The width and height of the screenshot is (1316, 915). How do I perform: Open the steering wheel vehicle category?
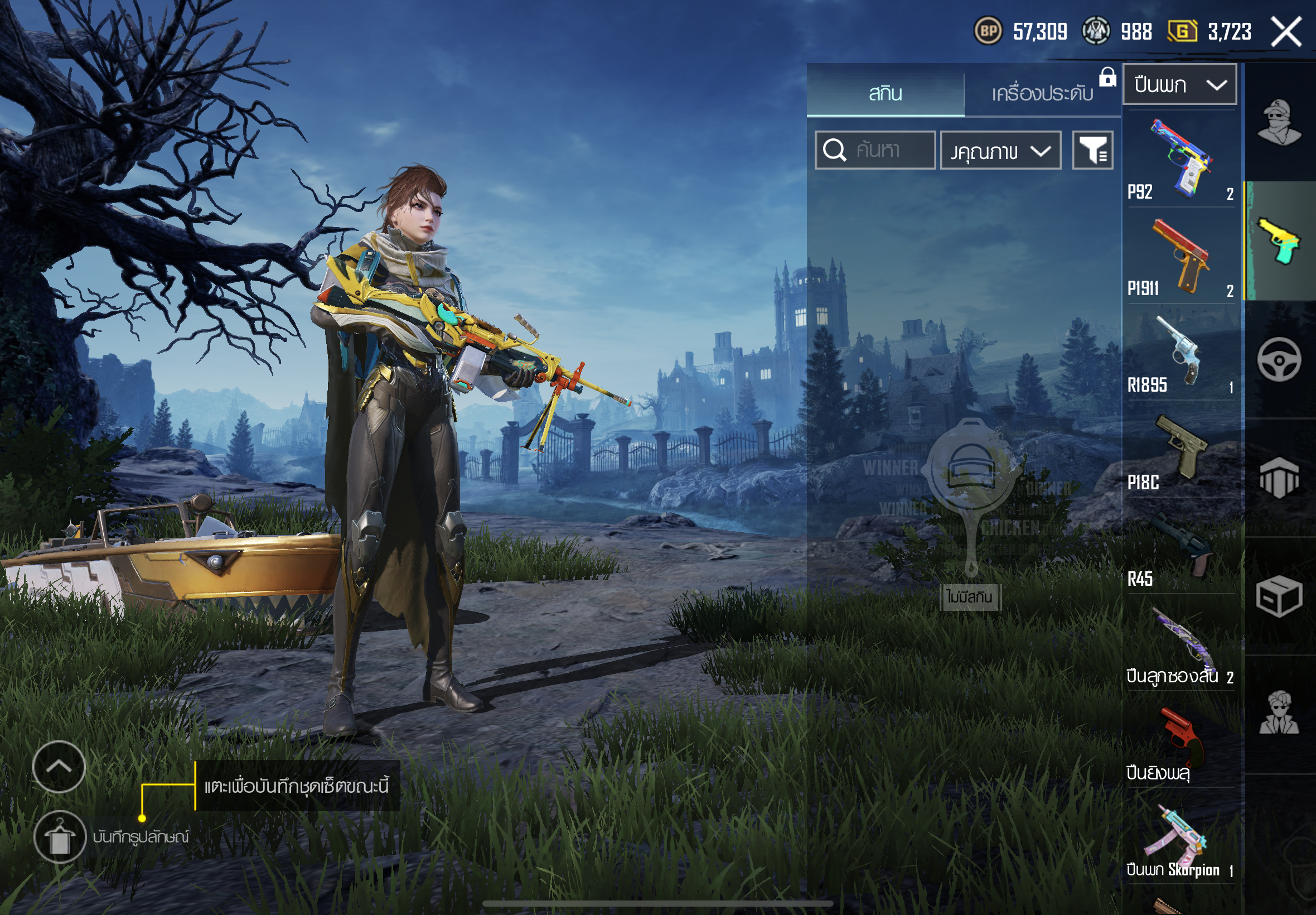(x=1279, y=360)
